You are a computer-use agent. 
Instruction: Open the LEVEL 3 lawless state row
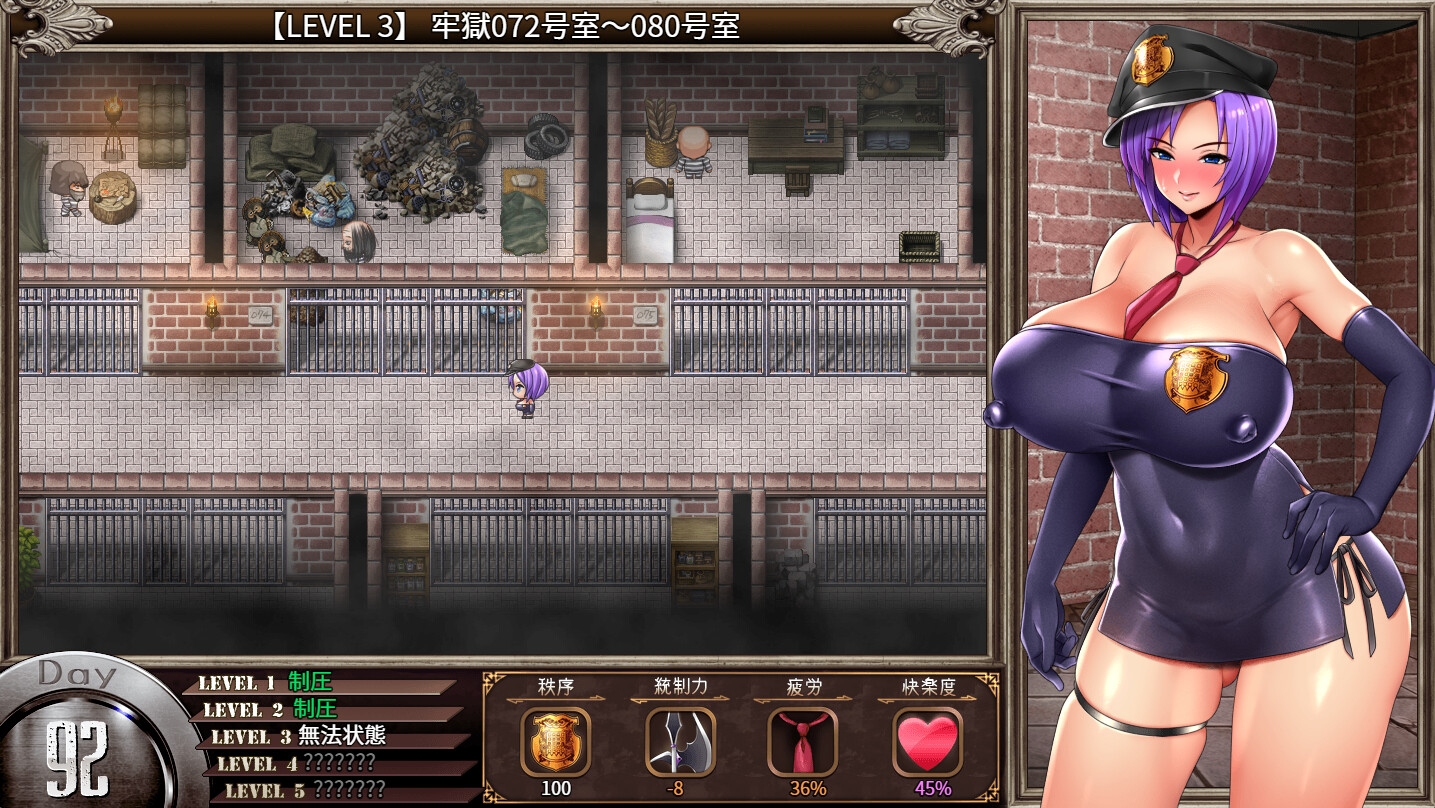330,737
